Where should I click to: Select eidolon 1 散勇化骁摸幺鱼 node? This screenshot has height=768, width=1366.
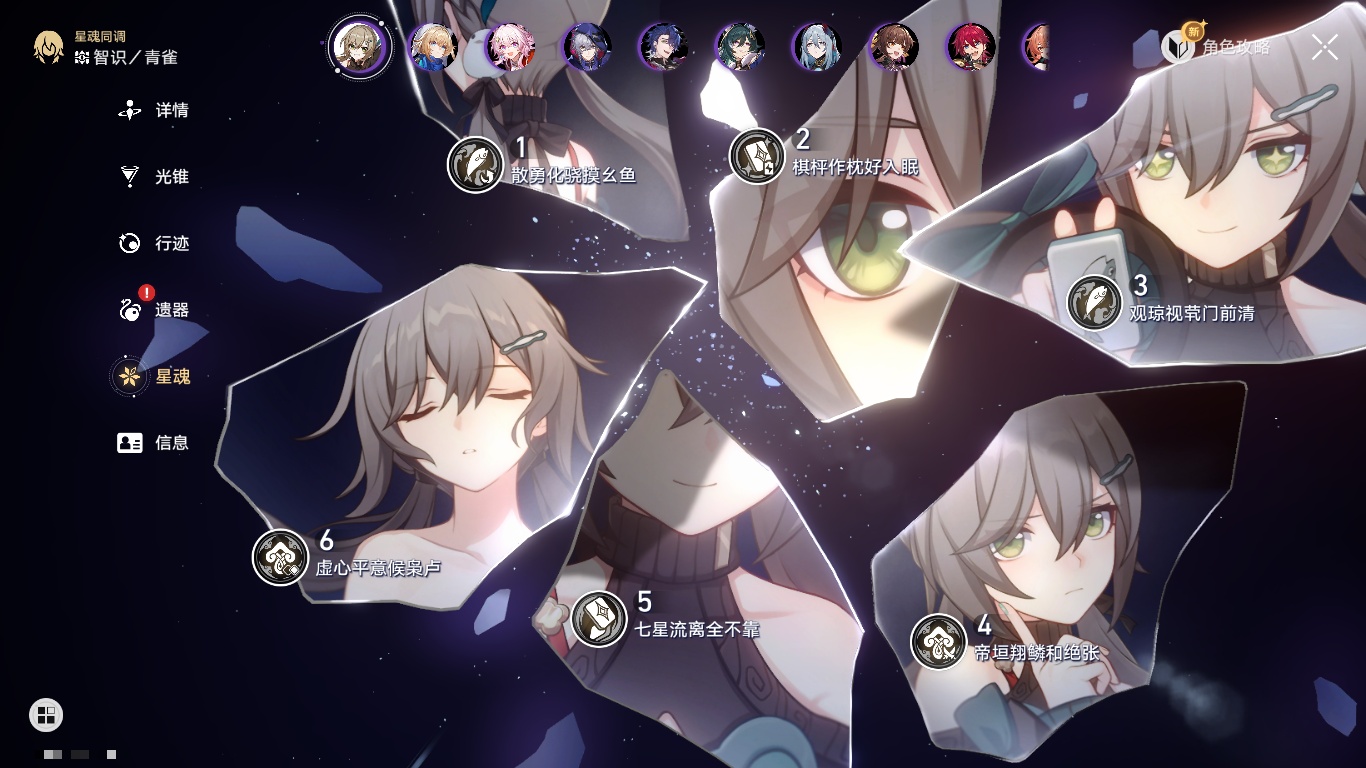click(x=475, y=164)
